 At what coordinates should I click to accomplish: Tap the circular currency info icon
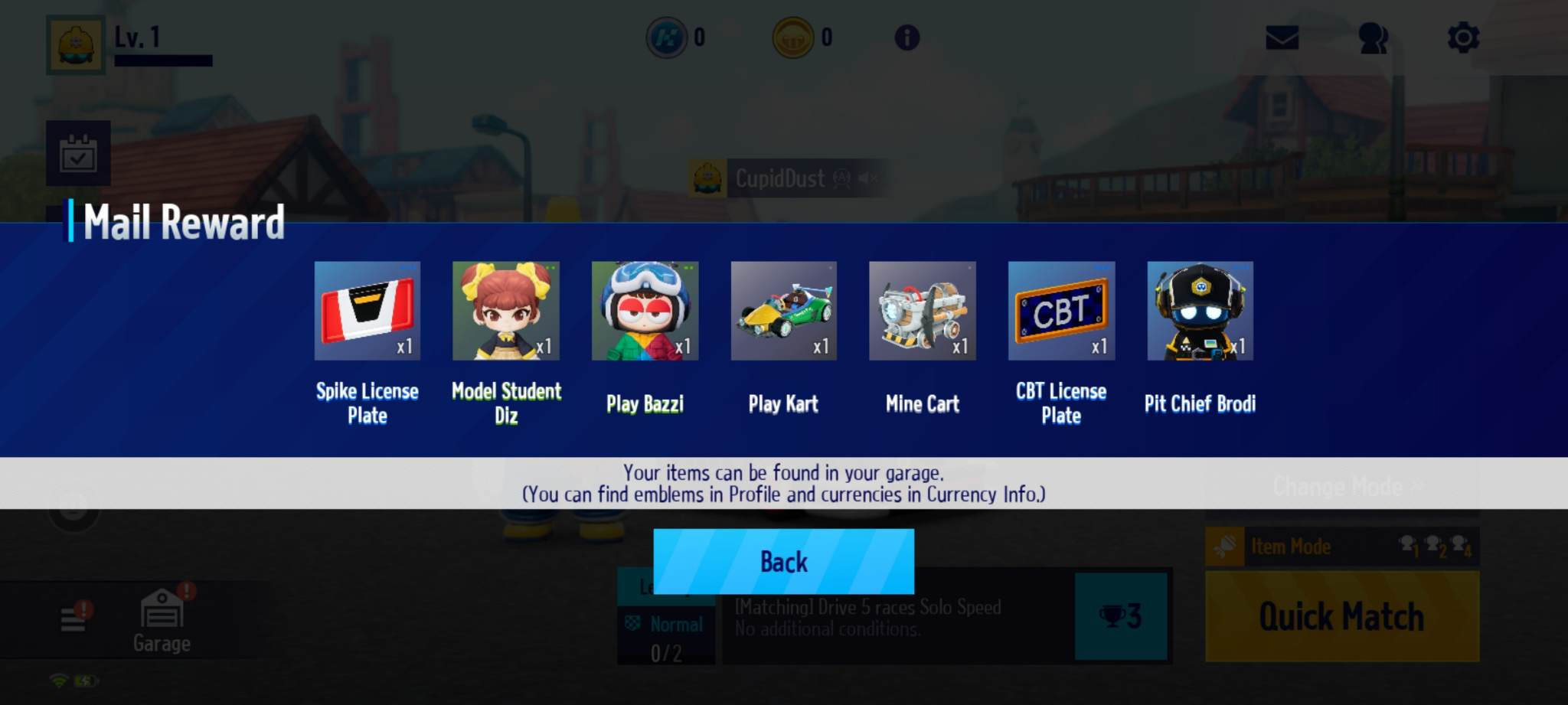pos(907,38)
